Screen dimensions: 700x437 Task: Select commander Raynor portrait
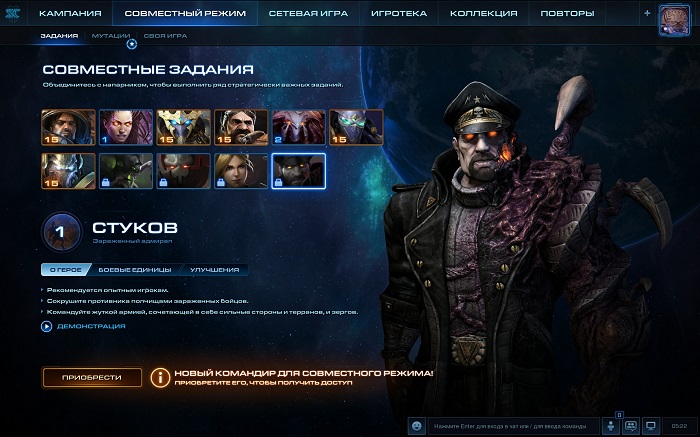68,127
